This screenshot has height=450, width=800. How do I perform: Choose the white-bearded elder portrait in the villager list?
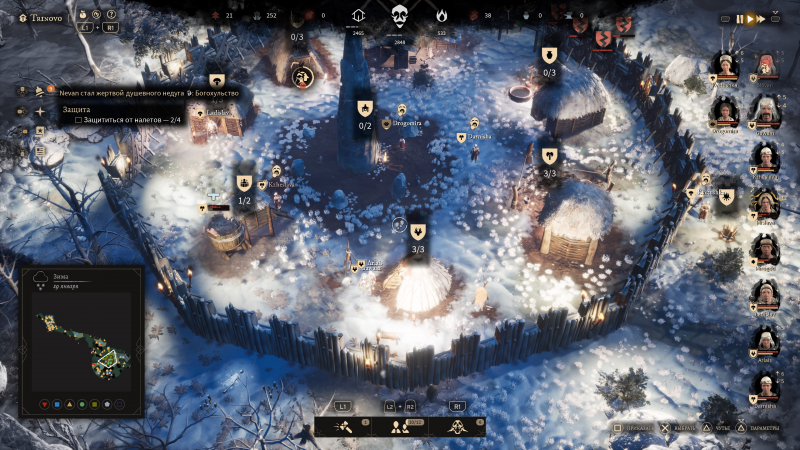pyautogui.click(x=767, y=111)
